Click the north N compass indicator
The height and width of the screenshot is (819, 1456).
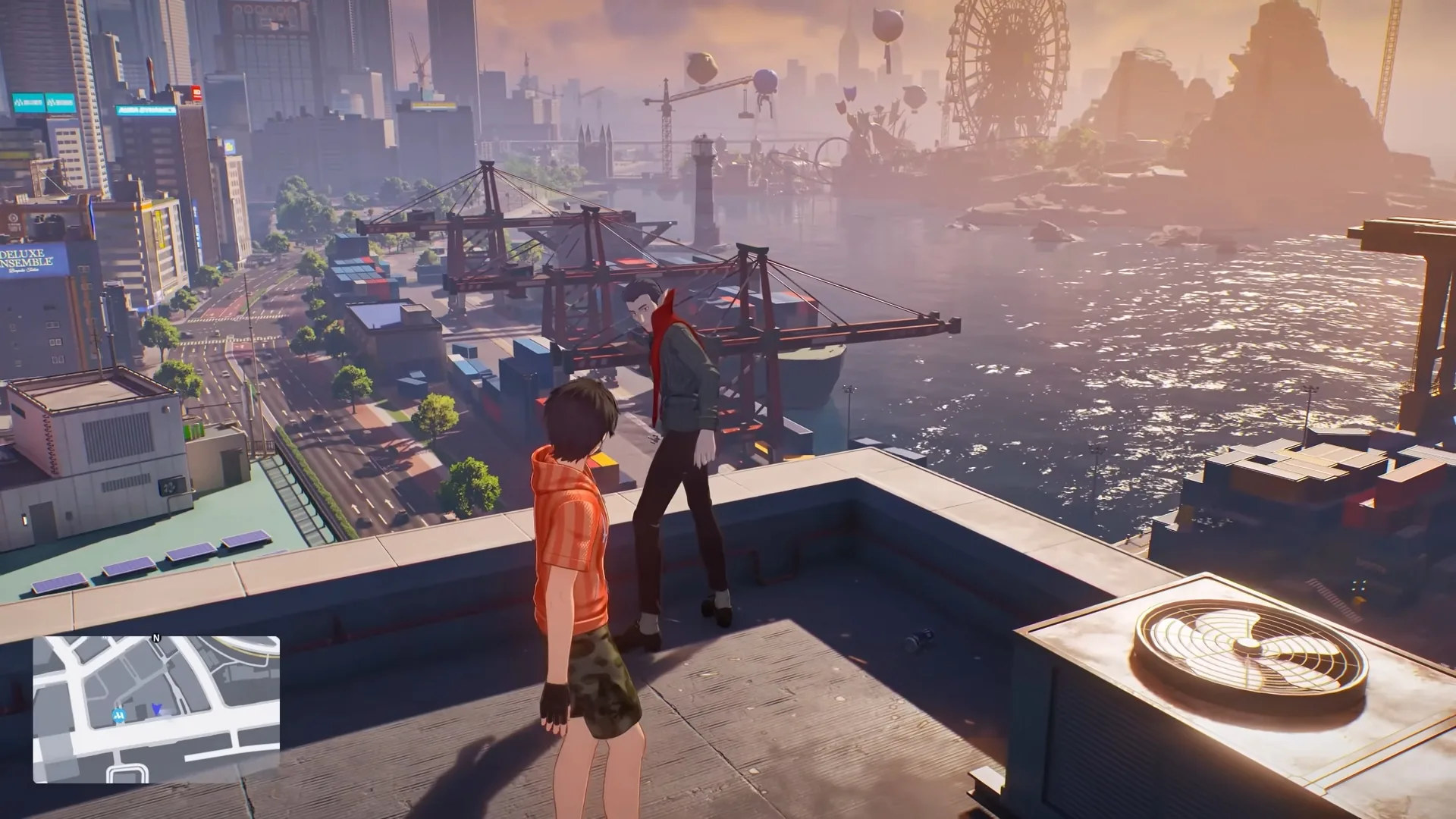pyautogui.click(x=156, y=639)
